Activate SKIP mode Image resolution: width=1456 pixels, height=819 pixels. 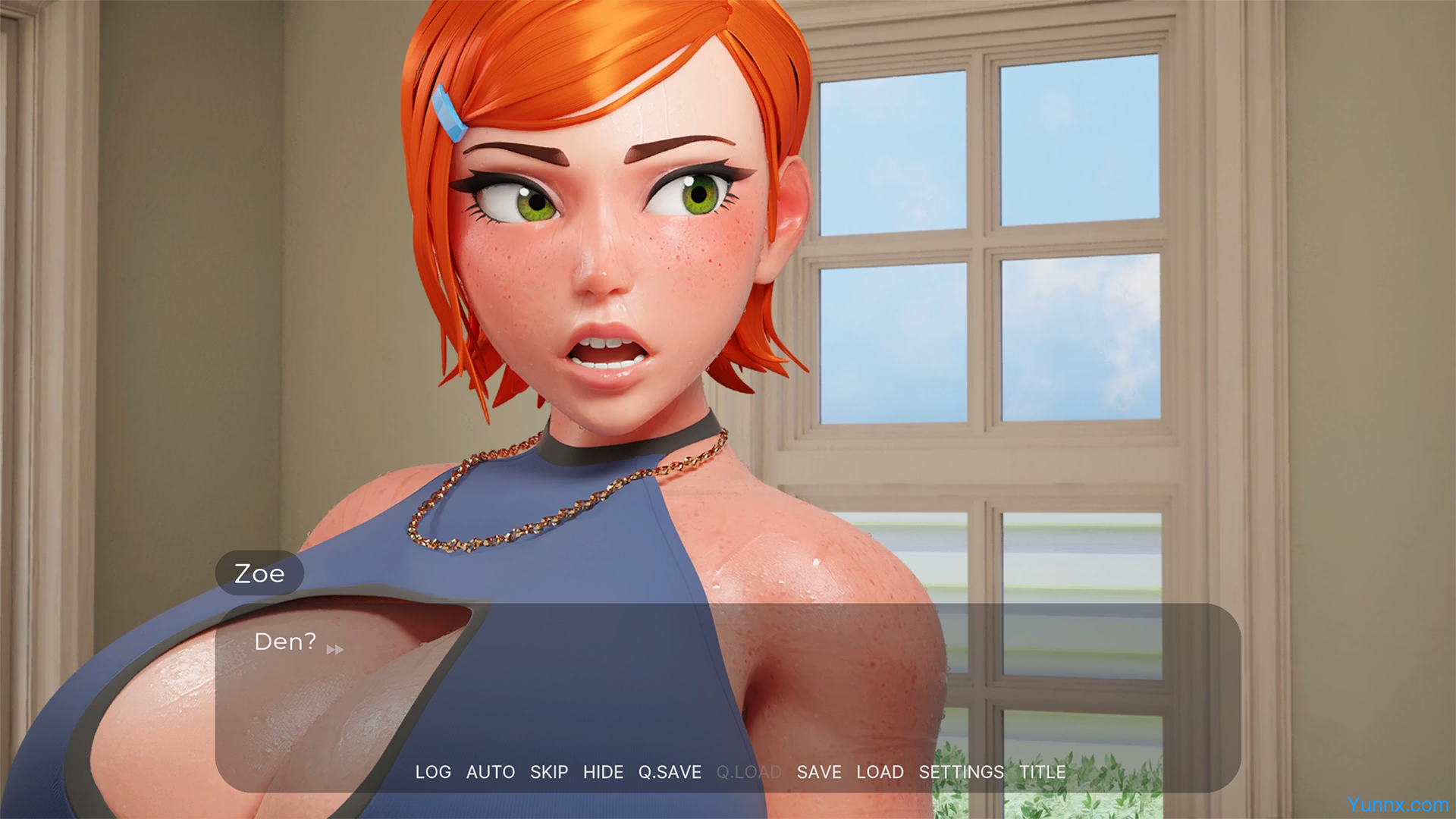(x=549, y=772)
